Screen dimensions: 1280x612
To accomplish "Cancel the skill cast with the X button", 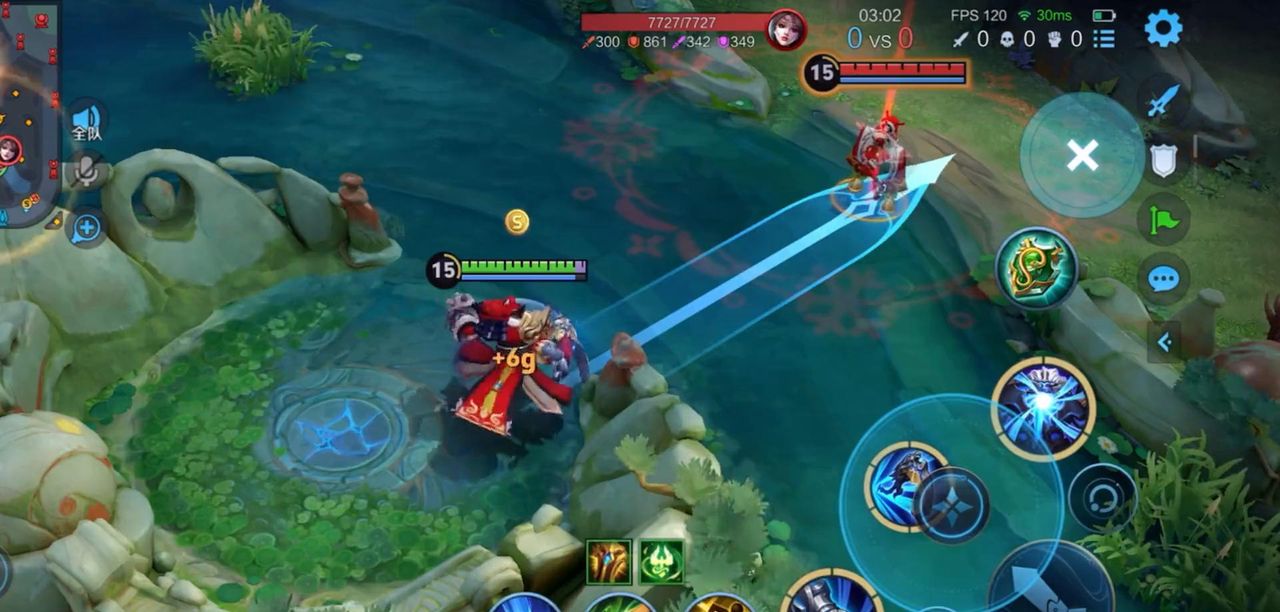I will pyautogui.click(x=1082, y=155).
